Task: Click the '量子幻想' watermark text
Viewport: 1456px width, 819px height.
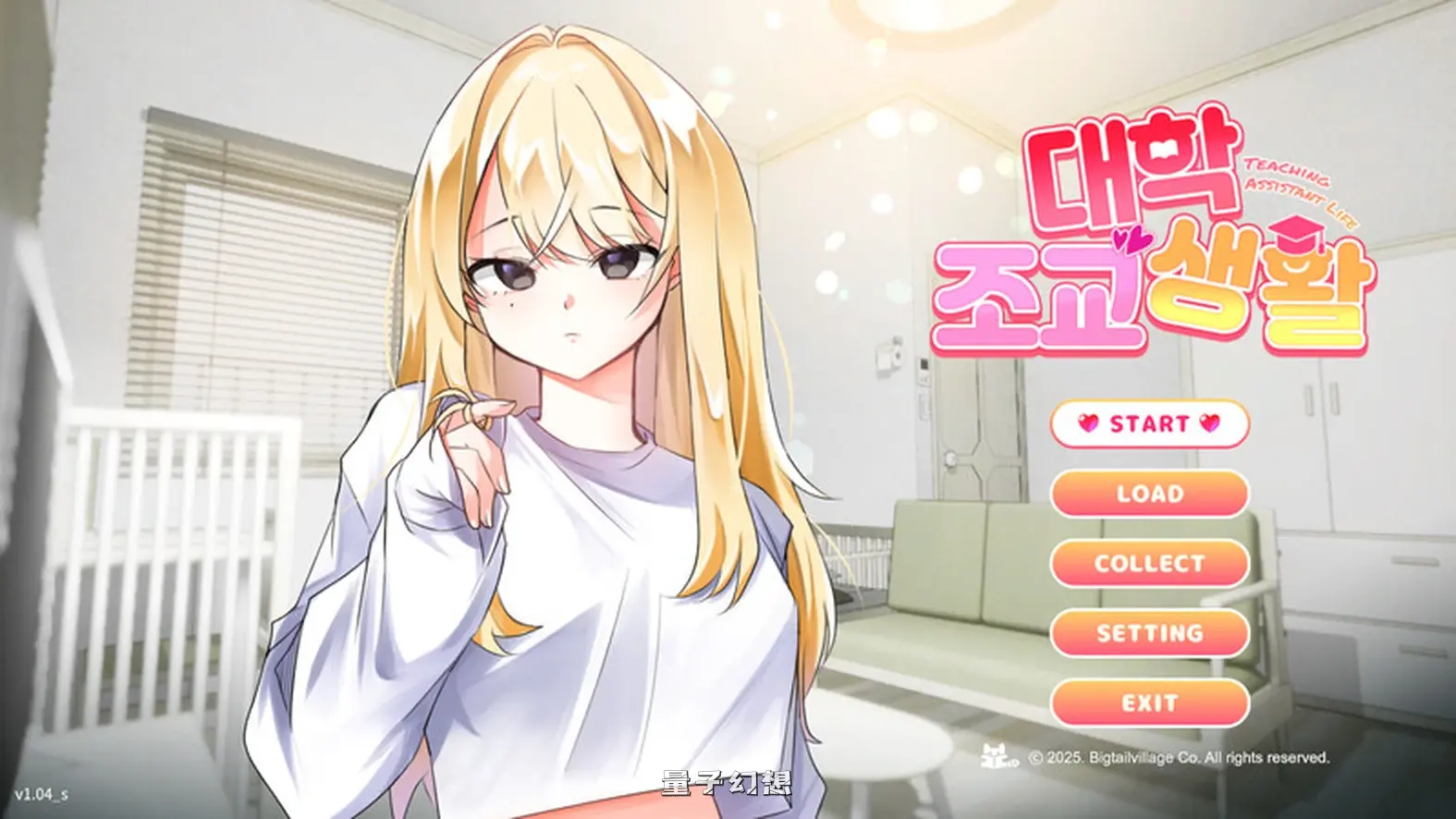Action: pos(727,781)
